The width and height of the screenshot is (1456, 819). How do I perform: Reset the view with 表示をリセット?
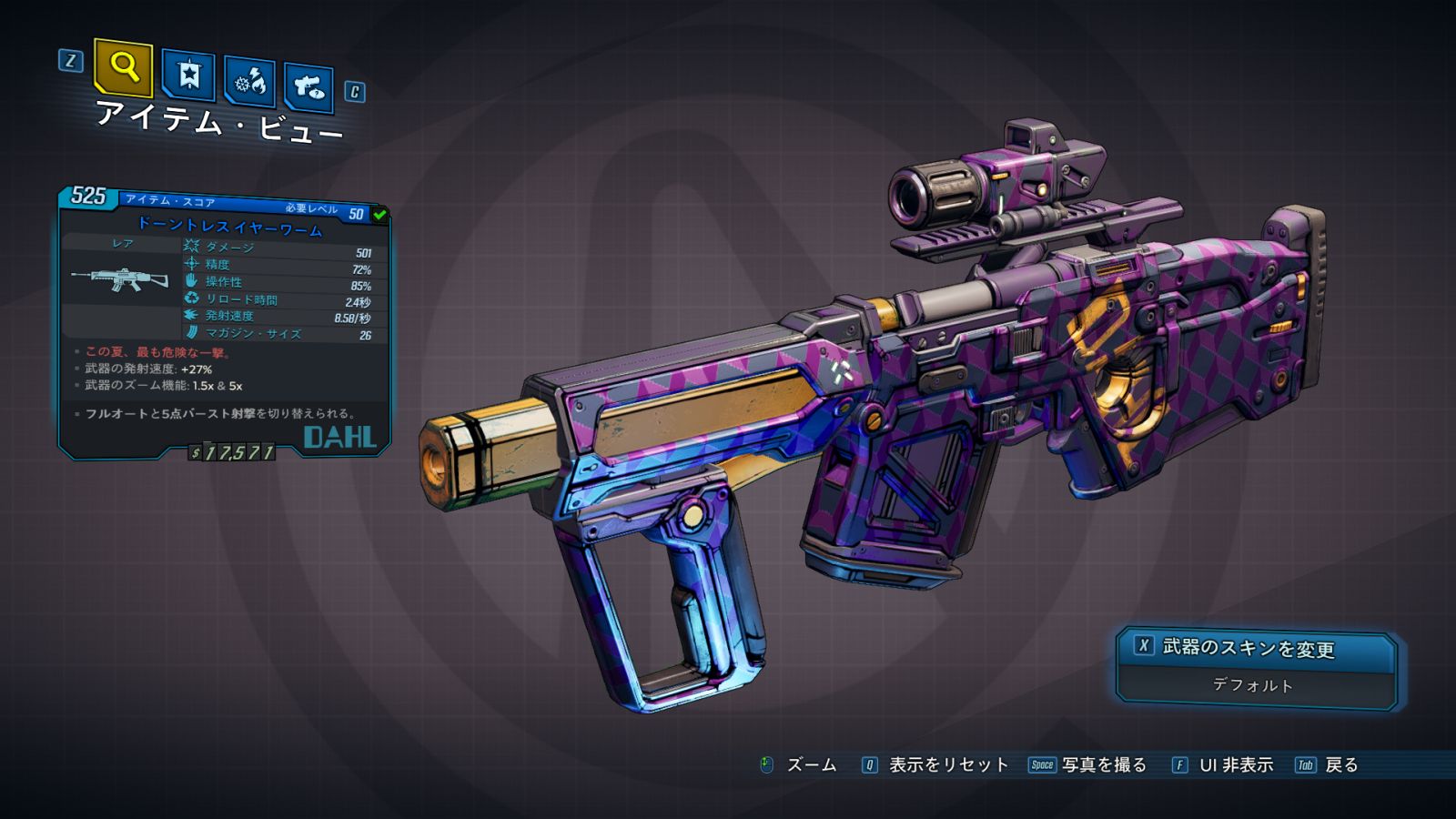pyautogui.click(x=947, y=765)
